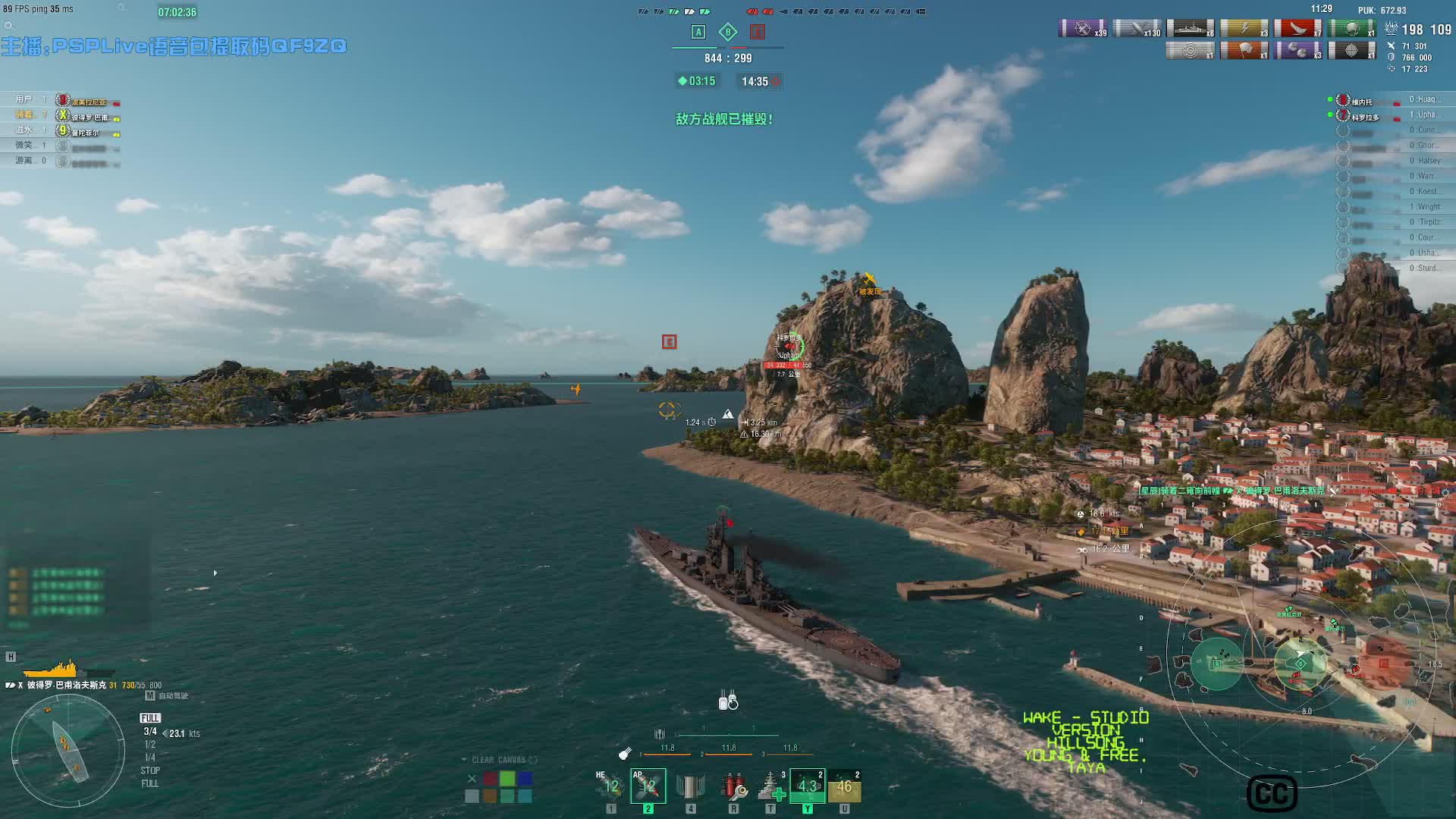Toggle the CC closed captions button

pyautogui.click(x=1272, y=794)
